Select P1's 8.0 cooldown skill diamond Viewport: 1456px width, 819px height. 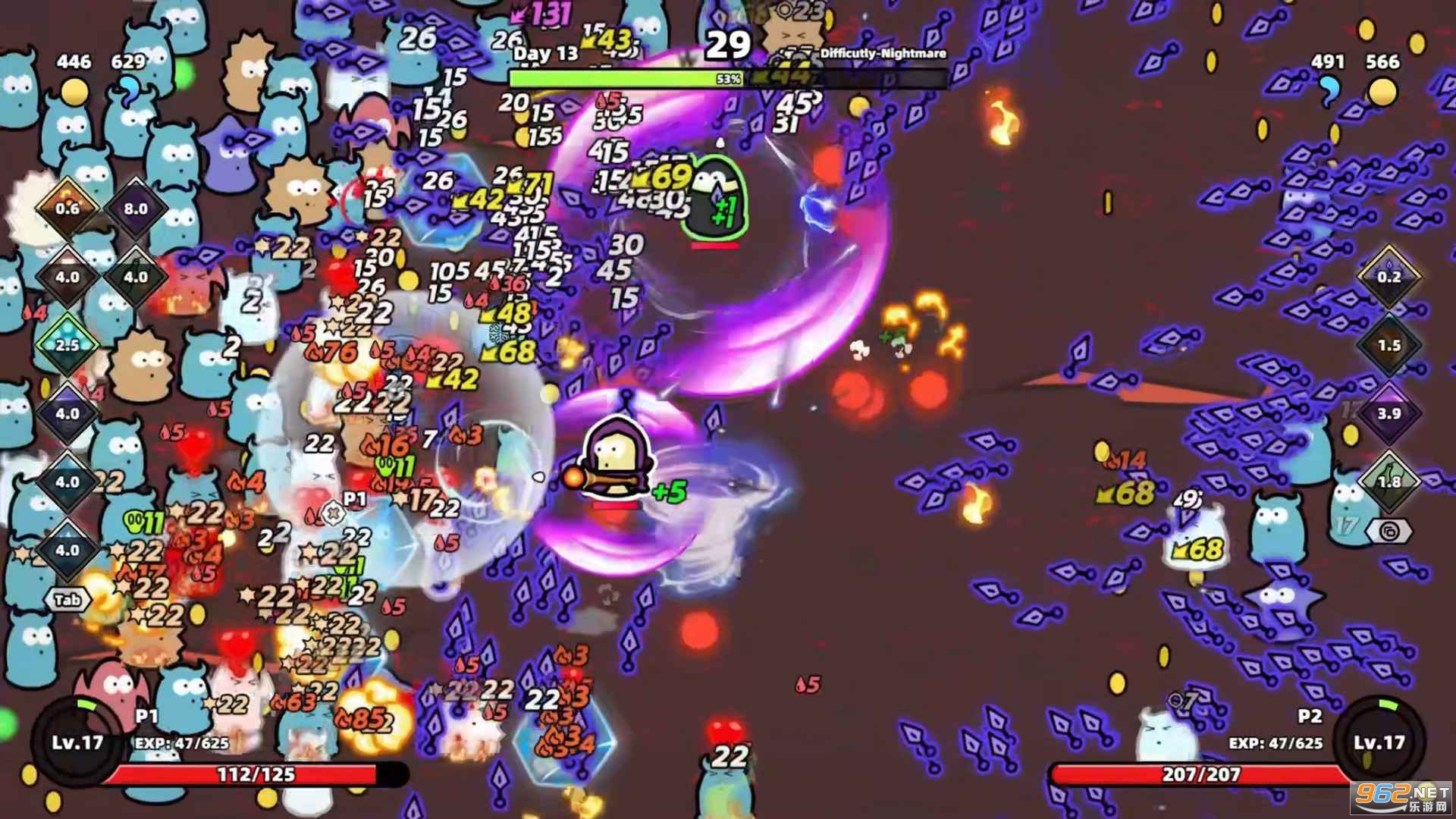coord(135,209)
